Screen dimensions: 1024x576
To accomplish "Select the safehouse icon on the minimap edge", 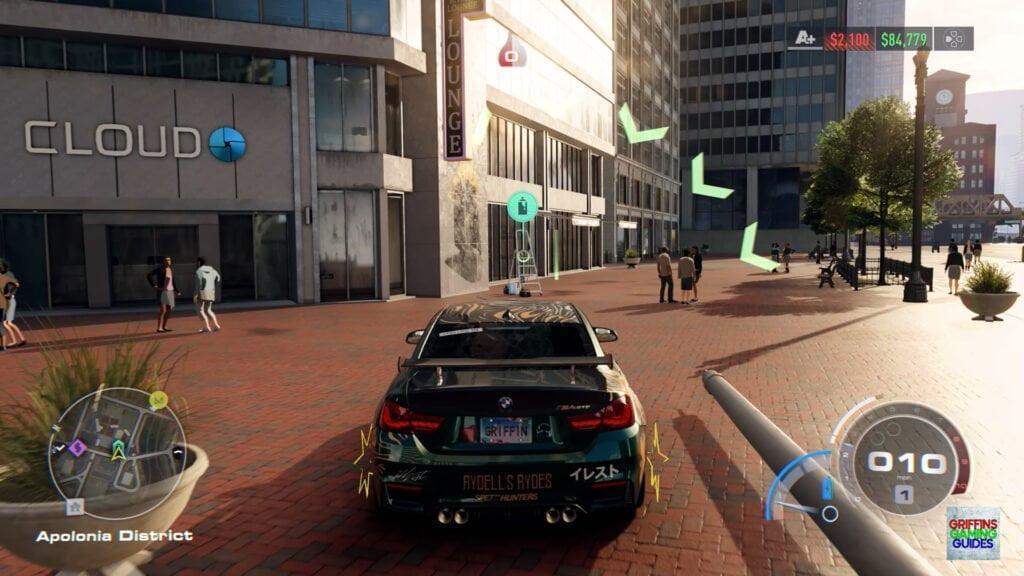I will pos(73,506).
